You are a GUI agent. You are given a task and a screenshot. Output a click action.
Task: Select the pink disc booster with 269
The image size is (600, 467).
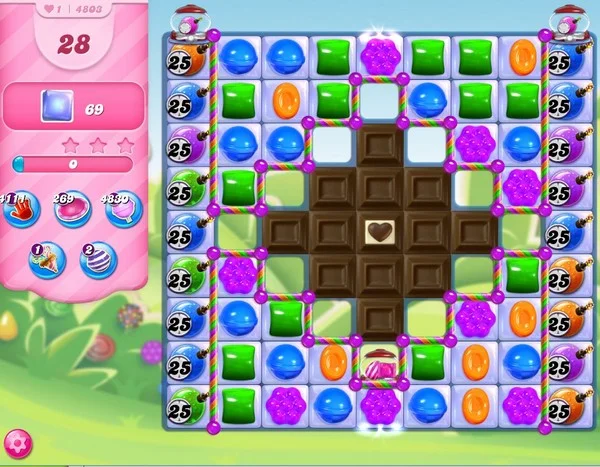tap(72, 208)
